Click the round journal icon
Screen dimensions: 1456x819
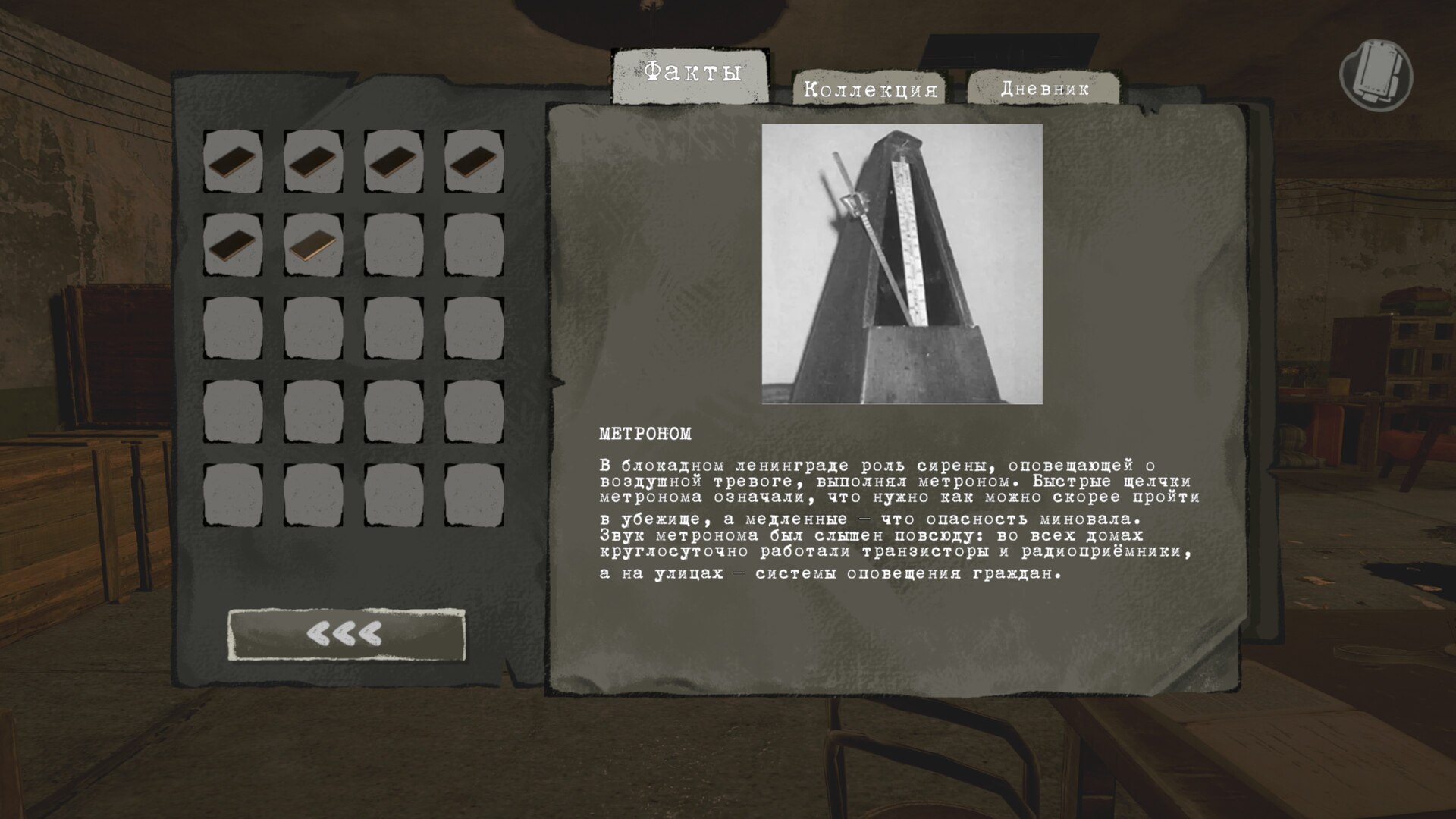click(x=1376, y=77)
